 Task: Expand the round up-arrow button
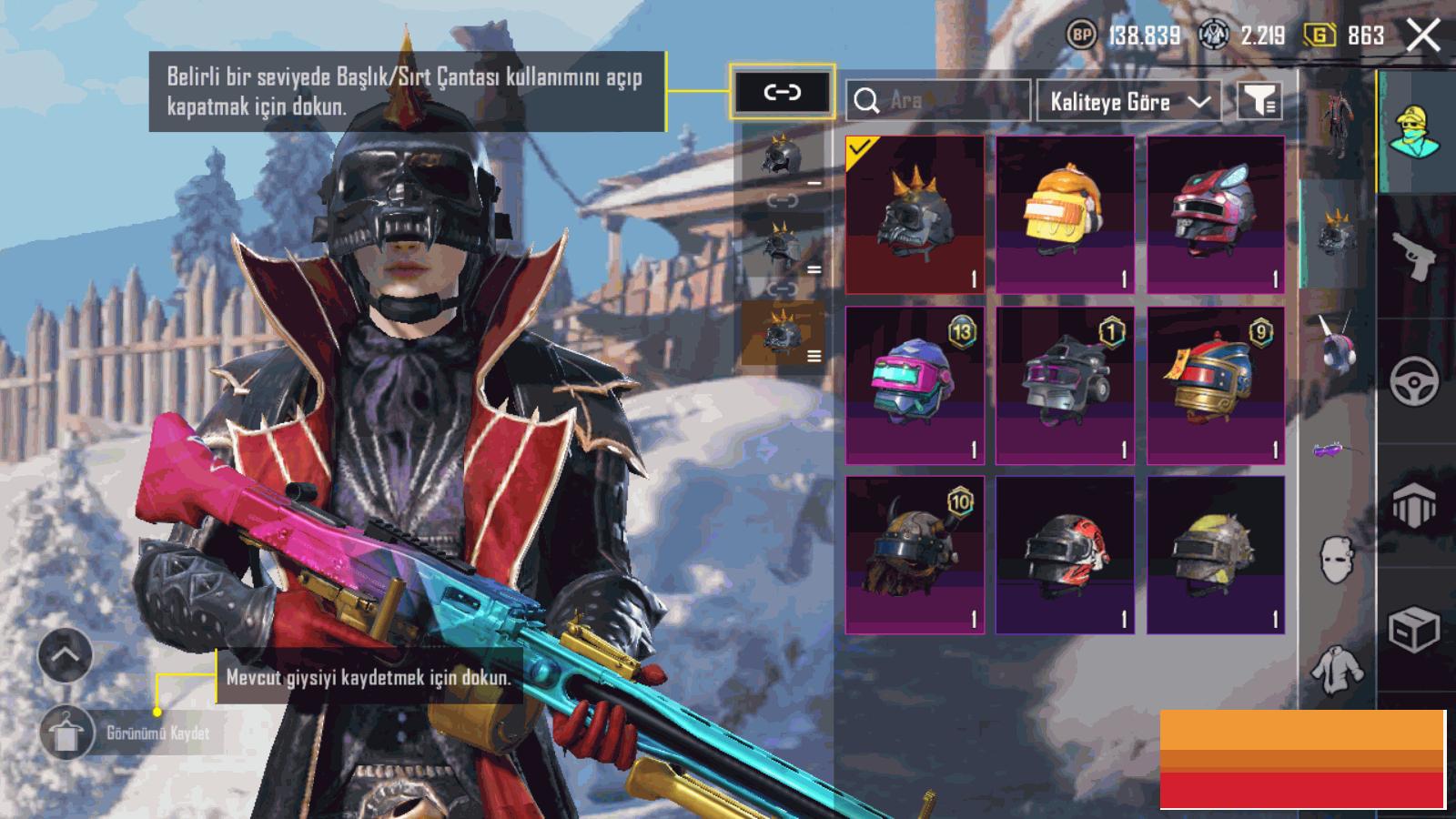tap(65, 654)
